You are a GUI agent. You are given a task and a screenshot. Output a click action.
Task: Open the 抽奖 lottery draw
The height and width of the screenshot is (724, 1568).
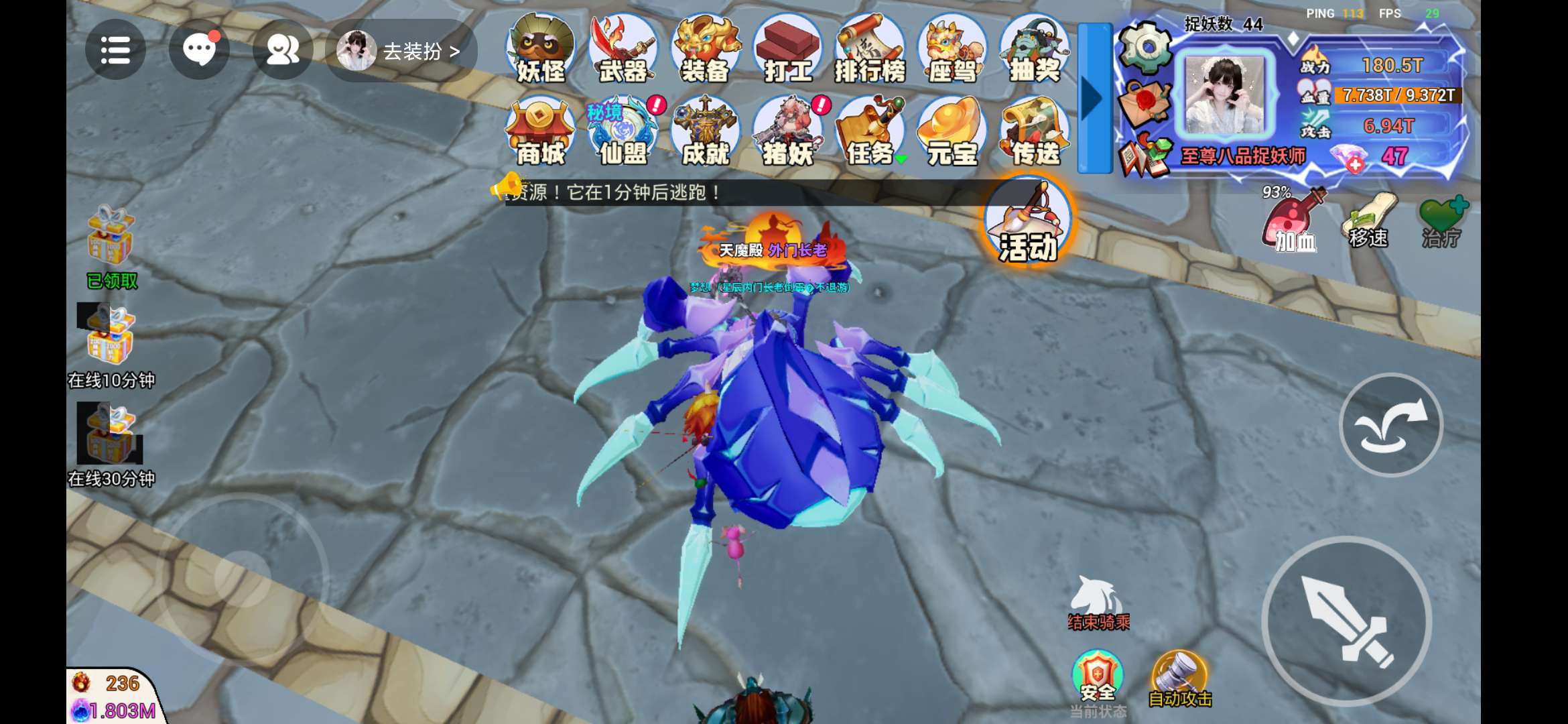(1035, 50)
